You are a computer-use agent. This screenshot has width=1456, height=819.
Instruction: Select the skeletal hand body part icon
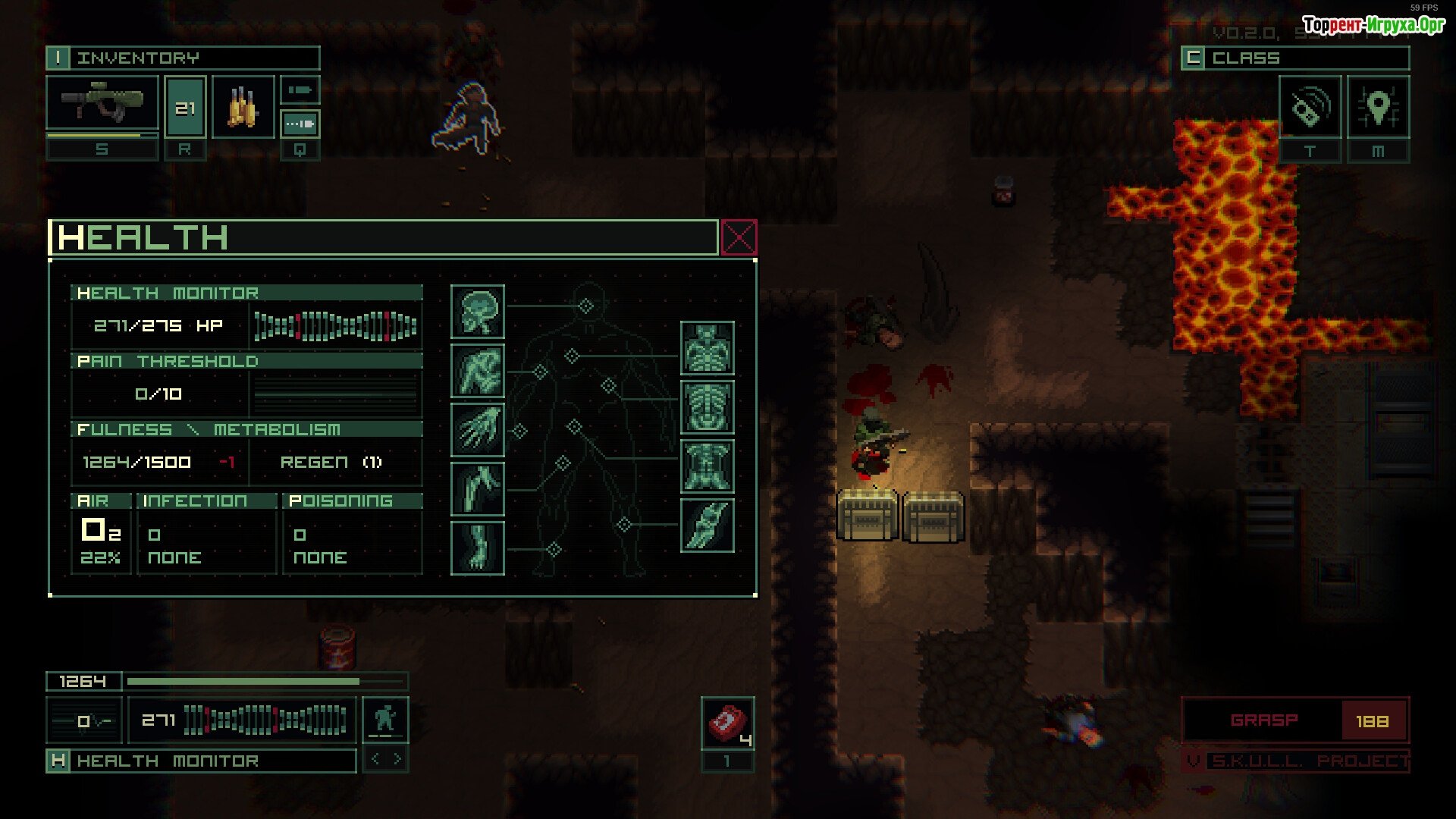[x=478, y=430]
